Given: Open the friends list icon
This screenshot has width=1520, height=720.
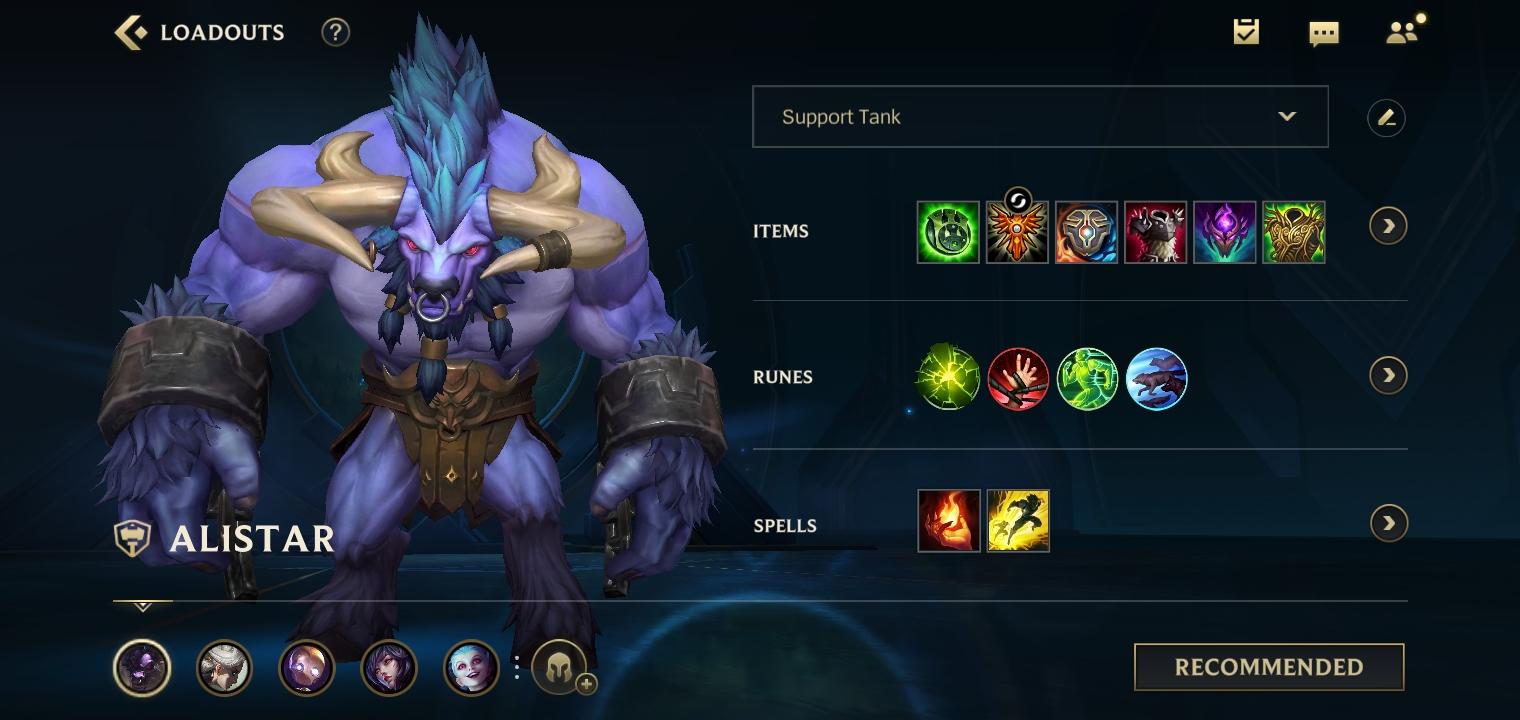Looking at the screenshot, I should click(1402, 33).
